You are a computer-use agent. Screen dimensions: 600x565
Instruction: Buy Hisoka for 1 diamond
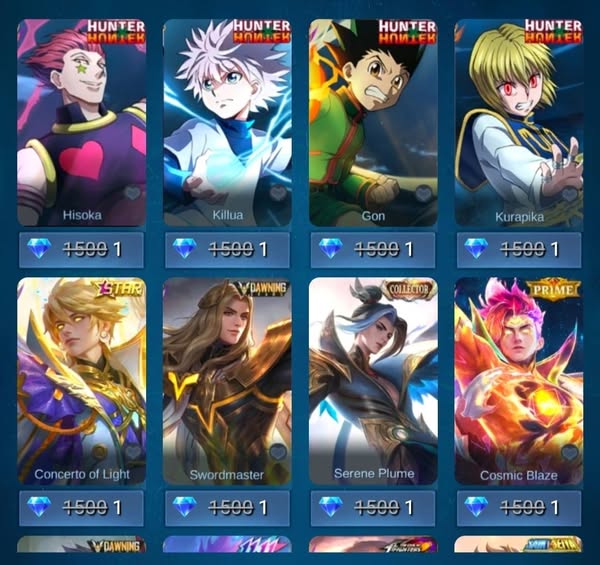pyautogui.click(x=82, y=249)
